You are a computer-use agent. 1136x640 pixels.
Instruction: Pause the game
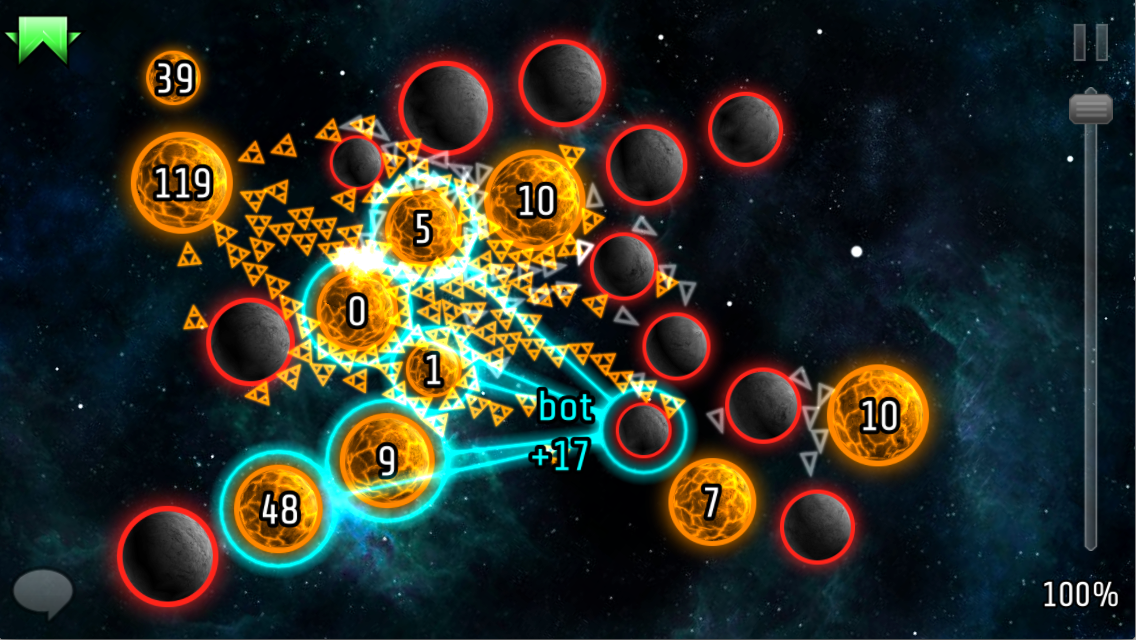1090,42
